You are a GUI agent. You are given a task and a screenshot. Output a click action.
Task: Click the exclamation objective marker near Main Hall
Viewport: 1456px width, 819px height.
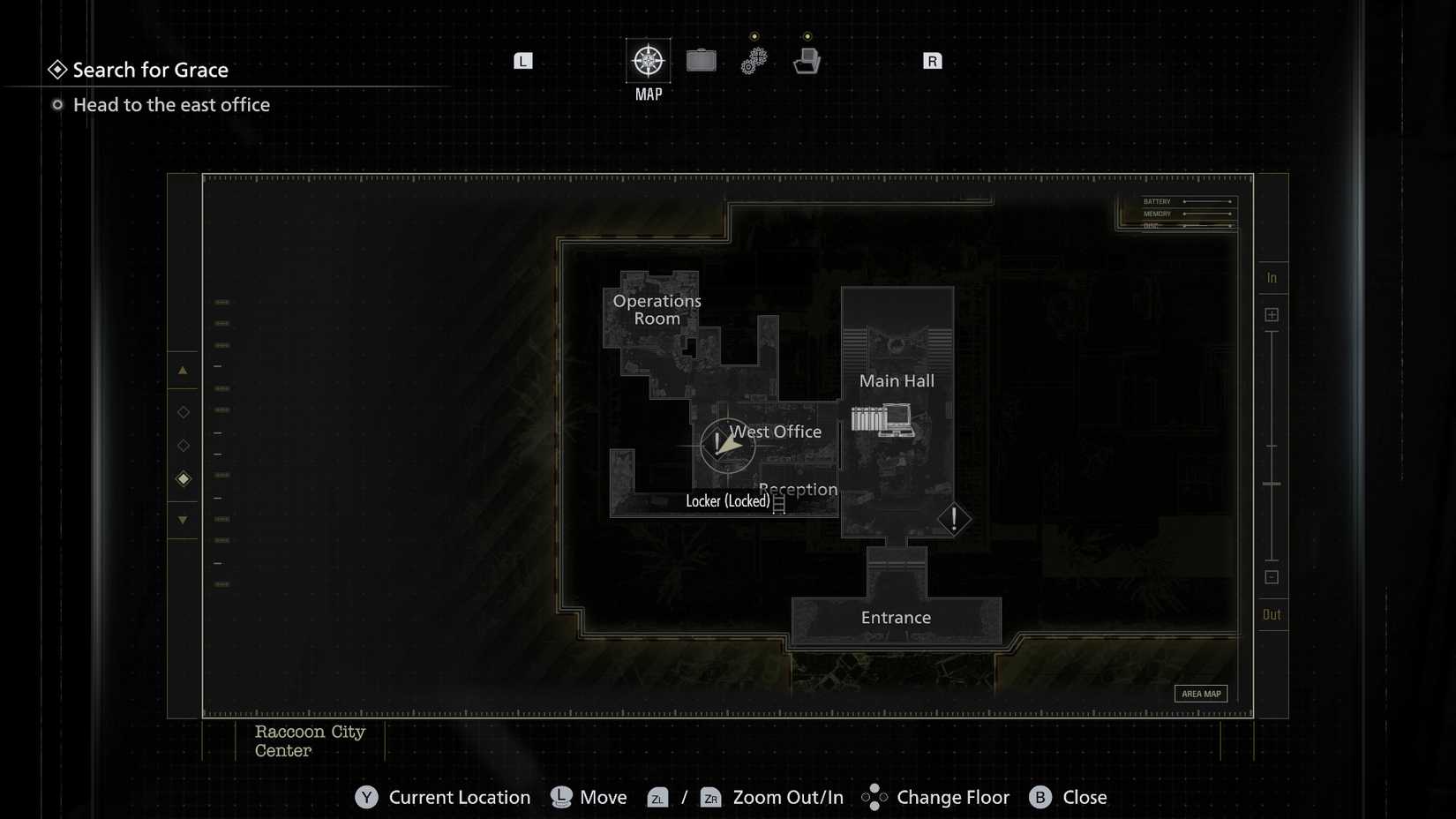click(x=954, y=520)
